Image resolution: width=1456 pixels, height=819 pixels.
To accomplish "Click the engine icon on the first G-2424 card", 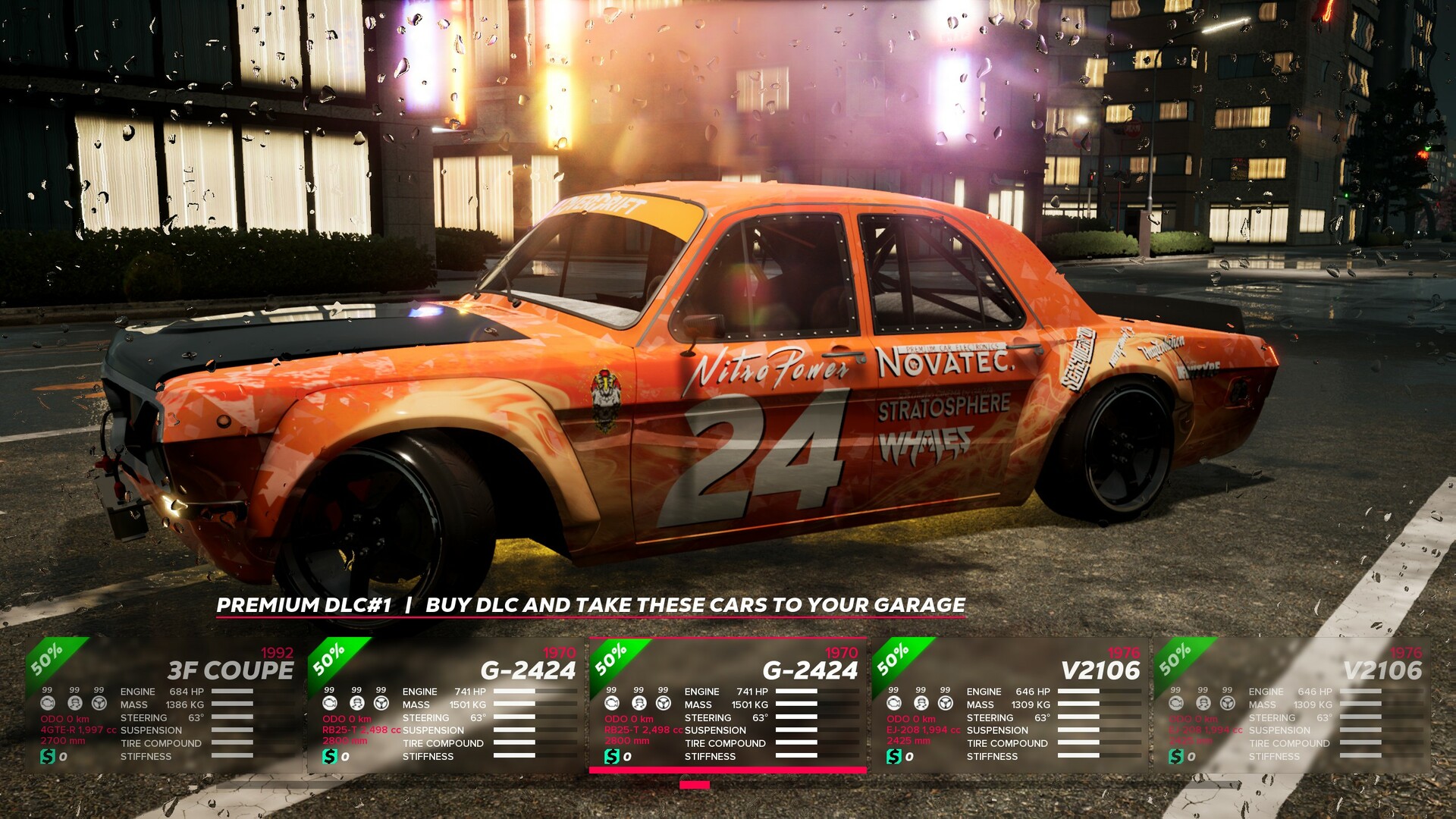I will pos(331,704).
